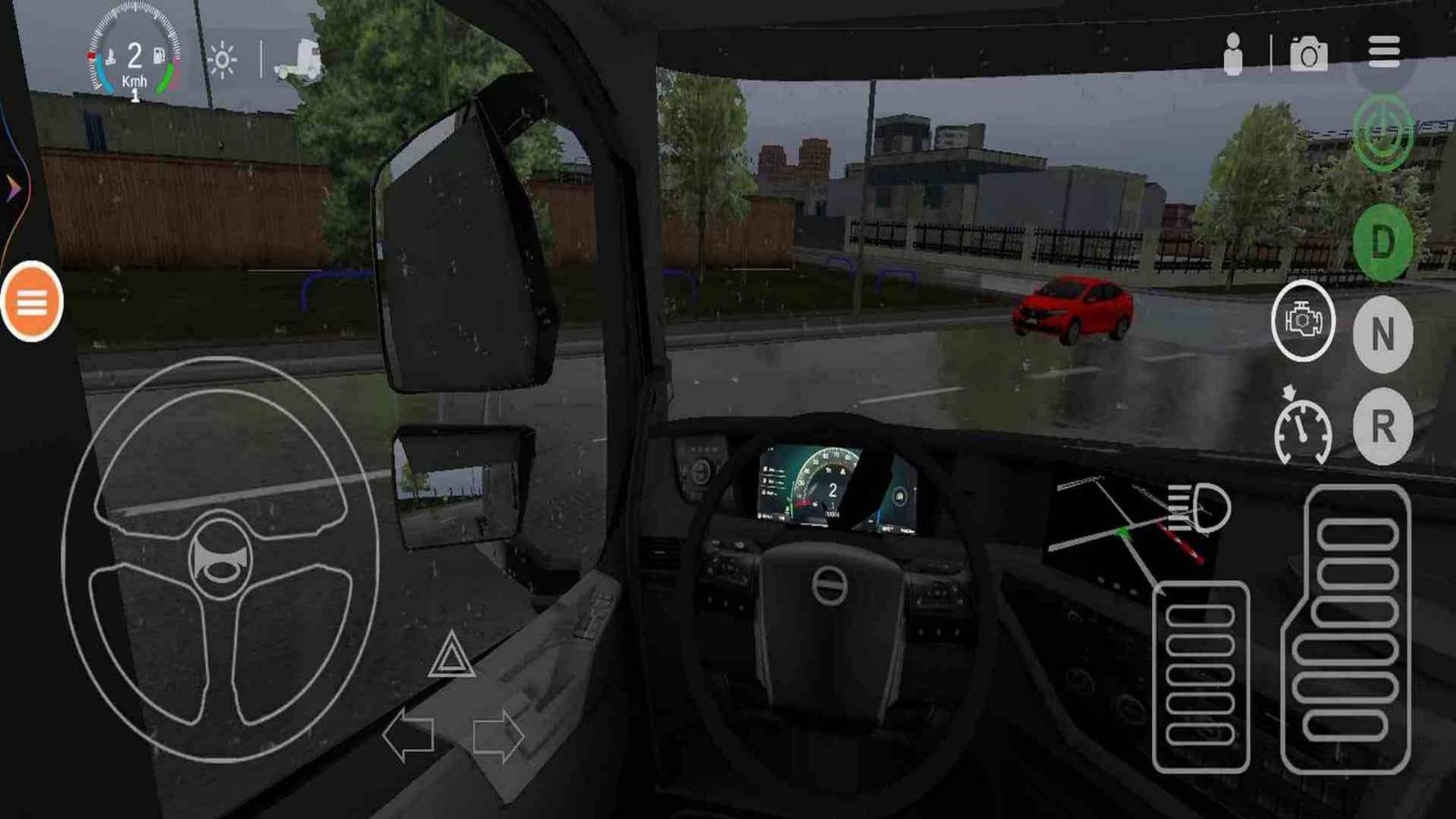Tap the green circular power button
This screenshot has width=1456, height=819.
1383,134
